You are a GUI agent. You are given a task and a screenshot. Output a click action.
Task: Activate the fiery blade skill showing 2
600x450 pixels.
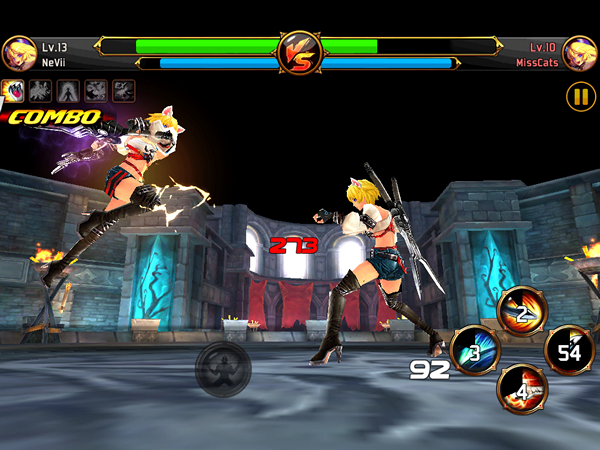(x=521, y=311)
